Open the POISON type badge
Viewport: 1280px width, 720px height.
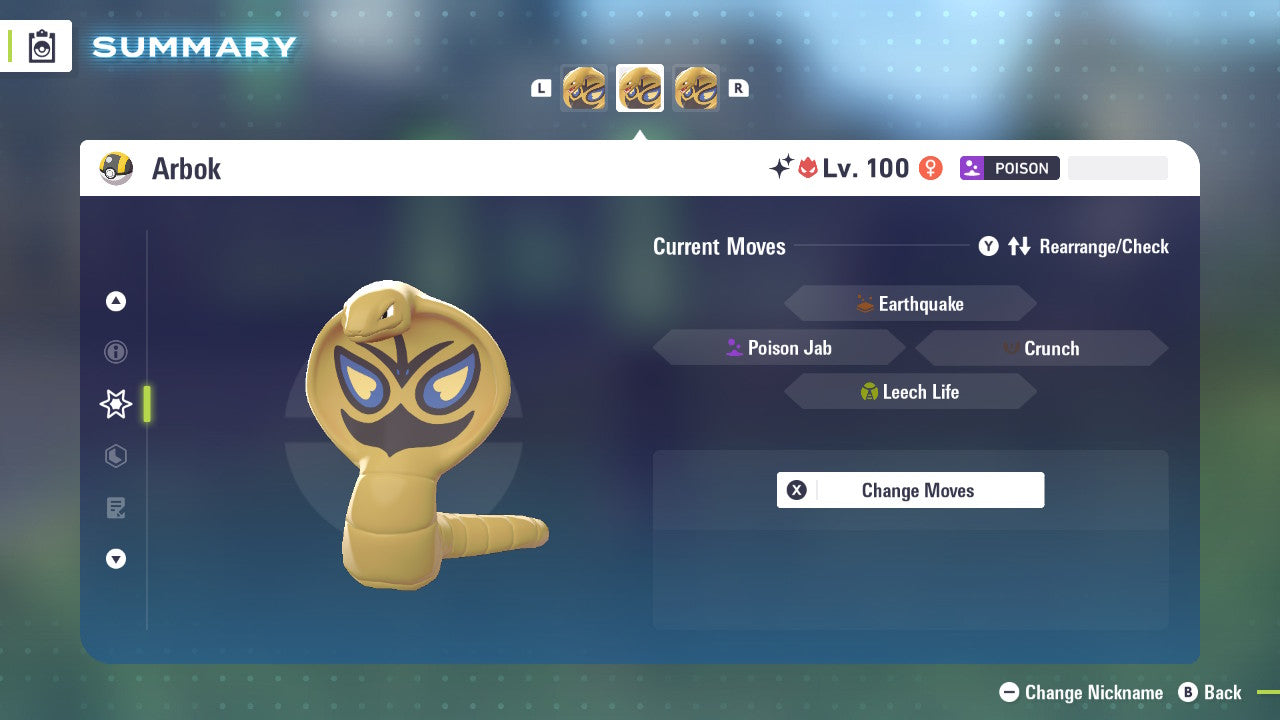(1010, 168)
